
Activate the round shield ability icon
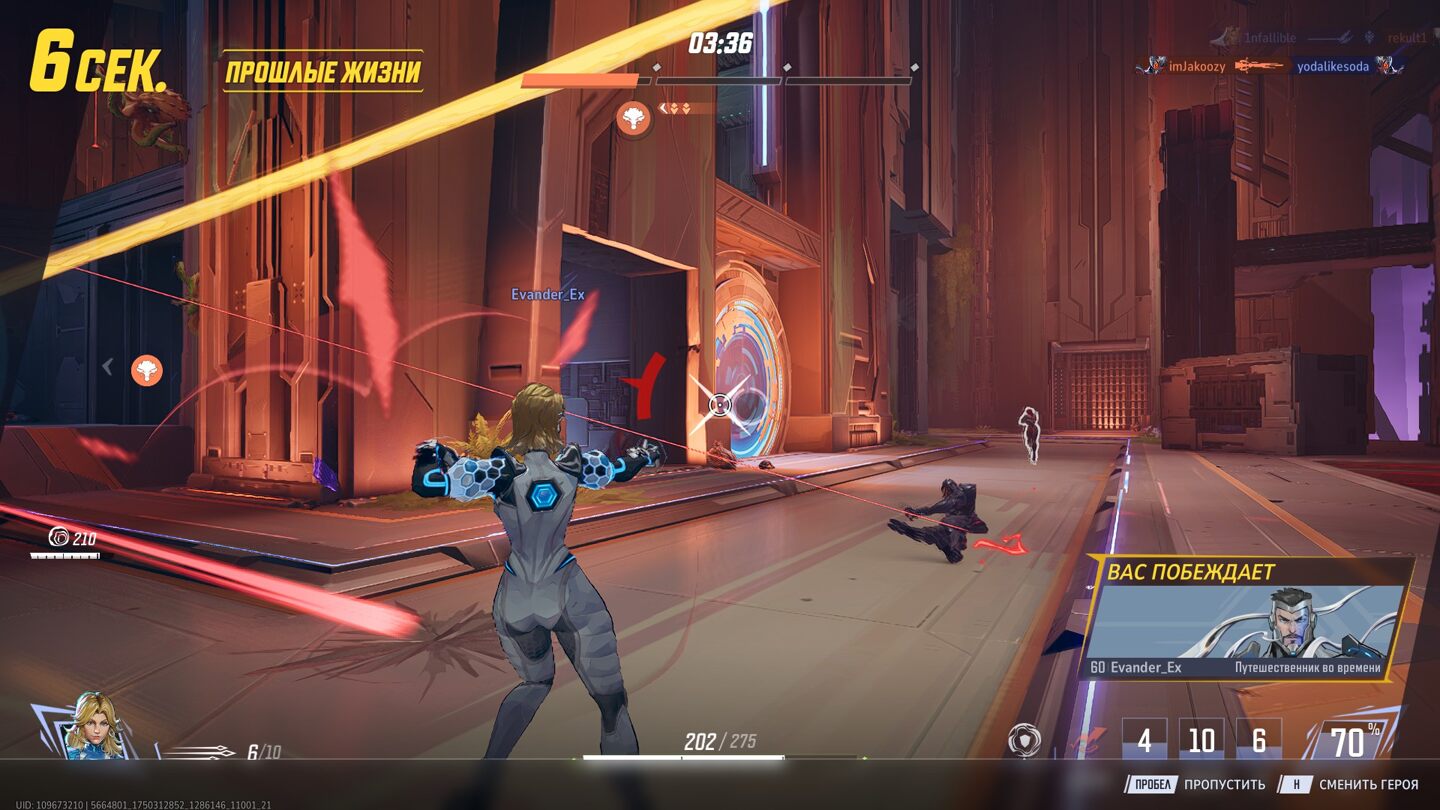tap(1025, 740)
